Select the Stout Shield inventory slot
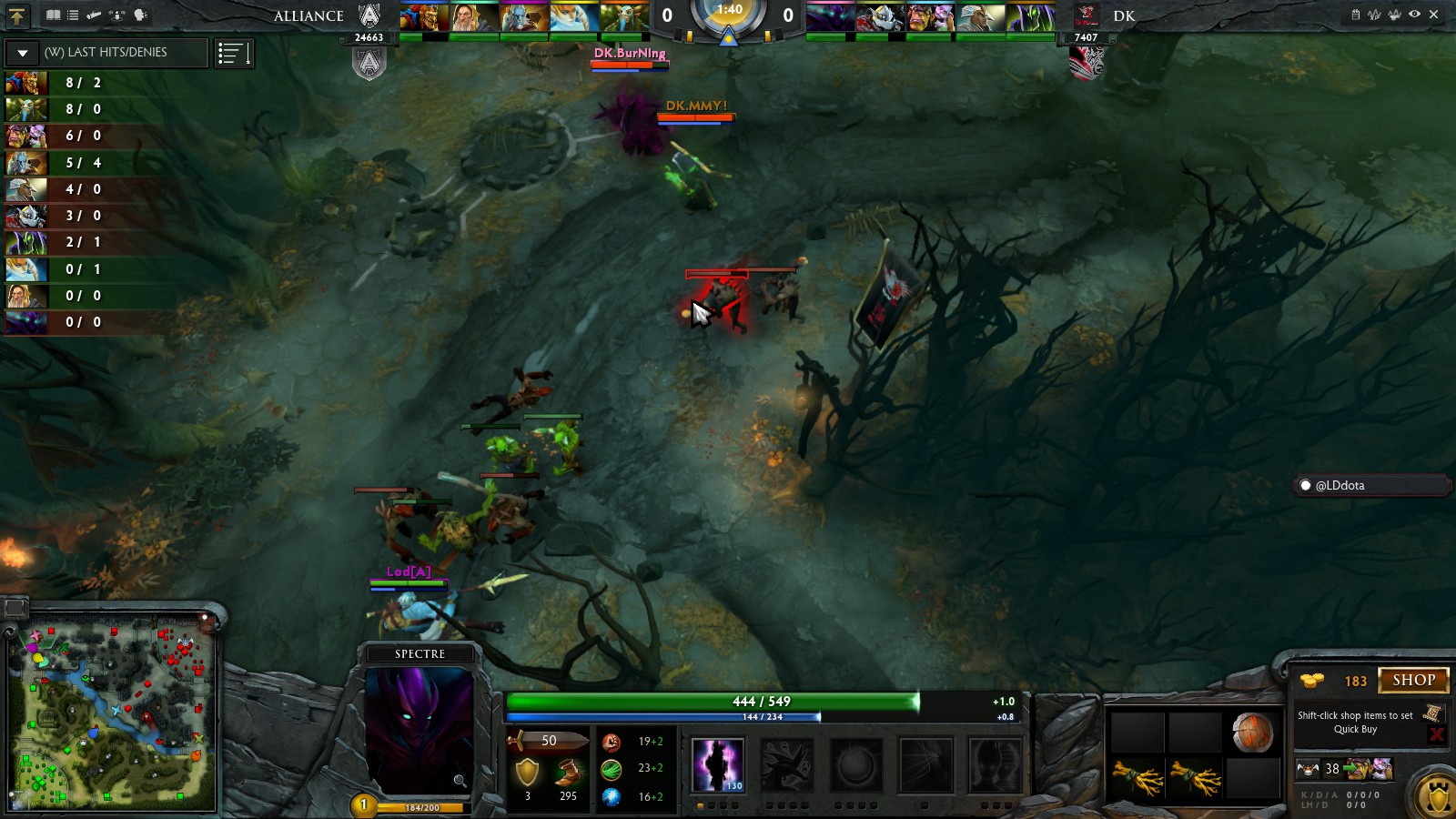This screenshot has height=819, width=1456. [x=1252, y=733]
